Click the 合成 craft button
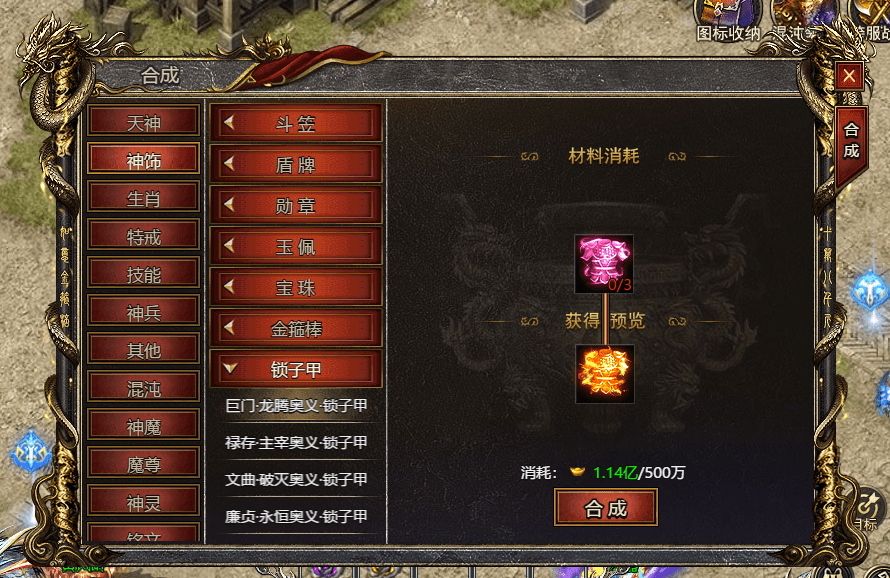This screenshot has width=890, height=578. coord(605,508)
